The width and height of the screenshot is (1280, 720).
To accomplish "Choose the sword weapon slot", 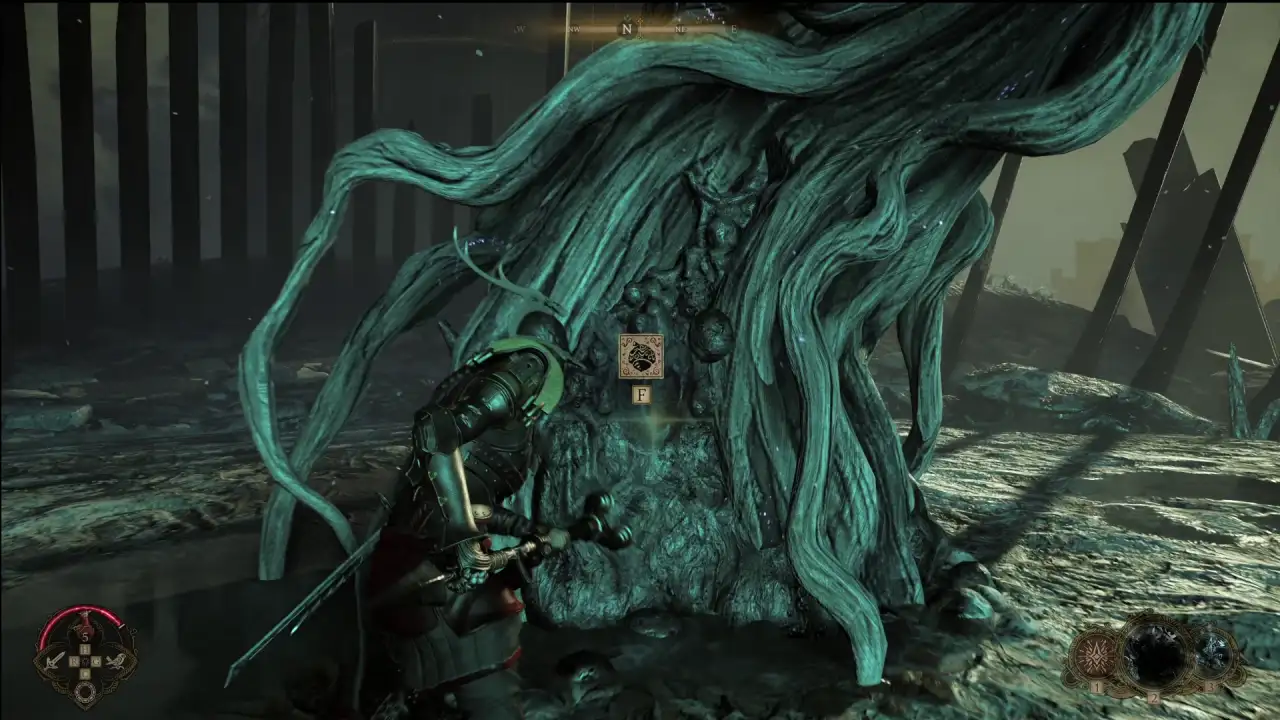I will click(x=53, y=660).
